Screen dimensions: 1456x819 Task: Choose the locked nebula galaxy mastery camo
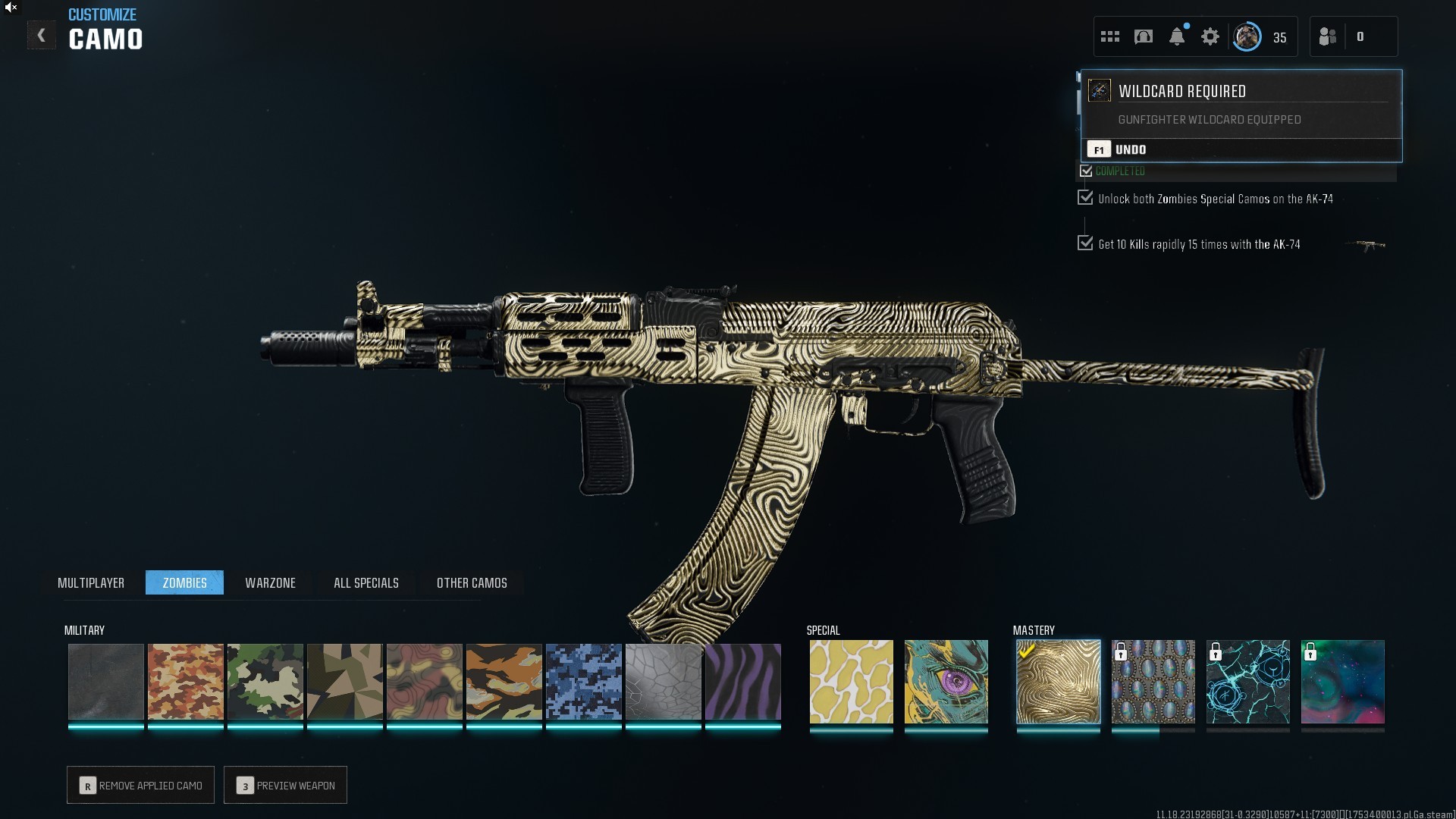[x=1342, y=682]
